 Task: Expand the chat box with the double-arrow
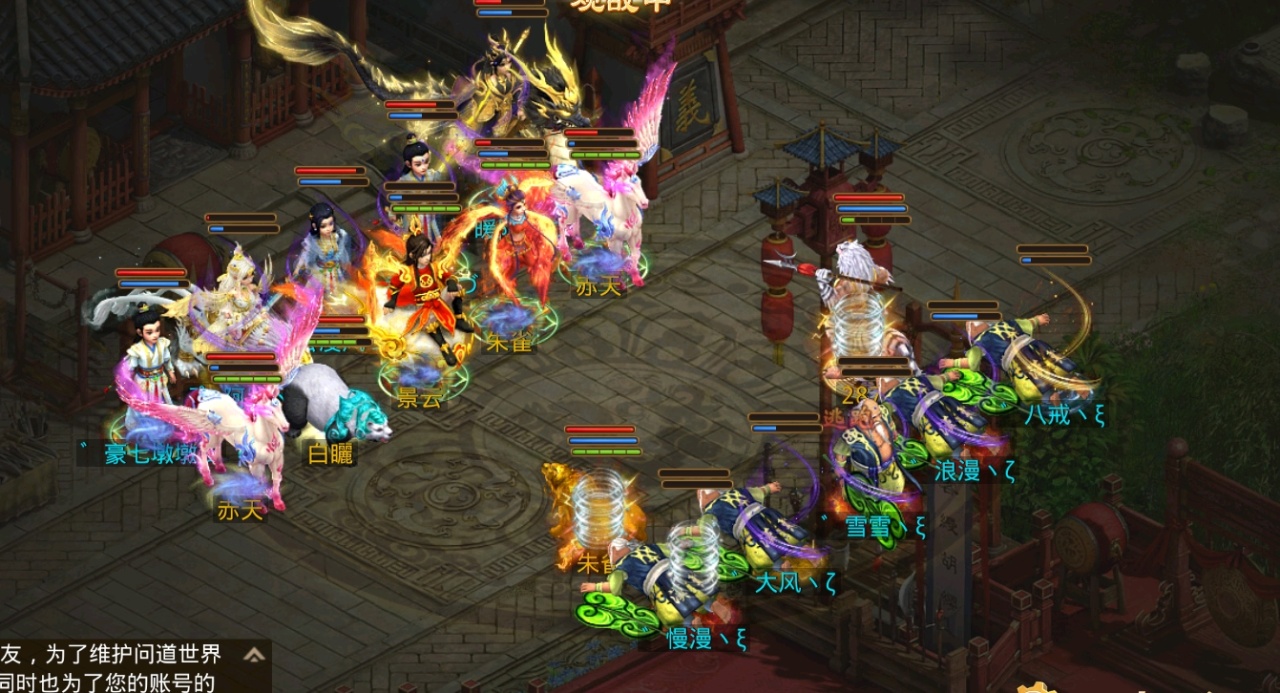pyautogui.click(x=255, y=655)
